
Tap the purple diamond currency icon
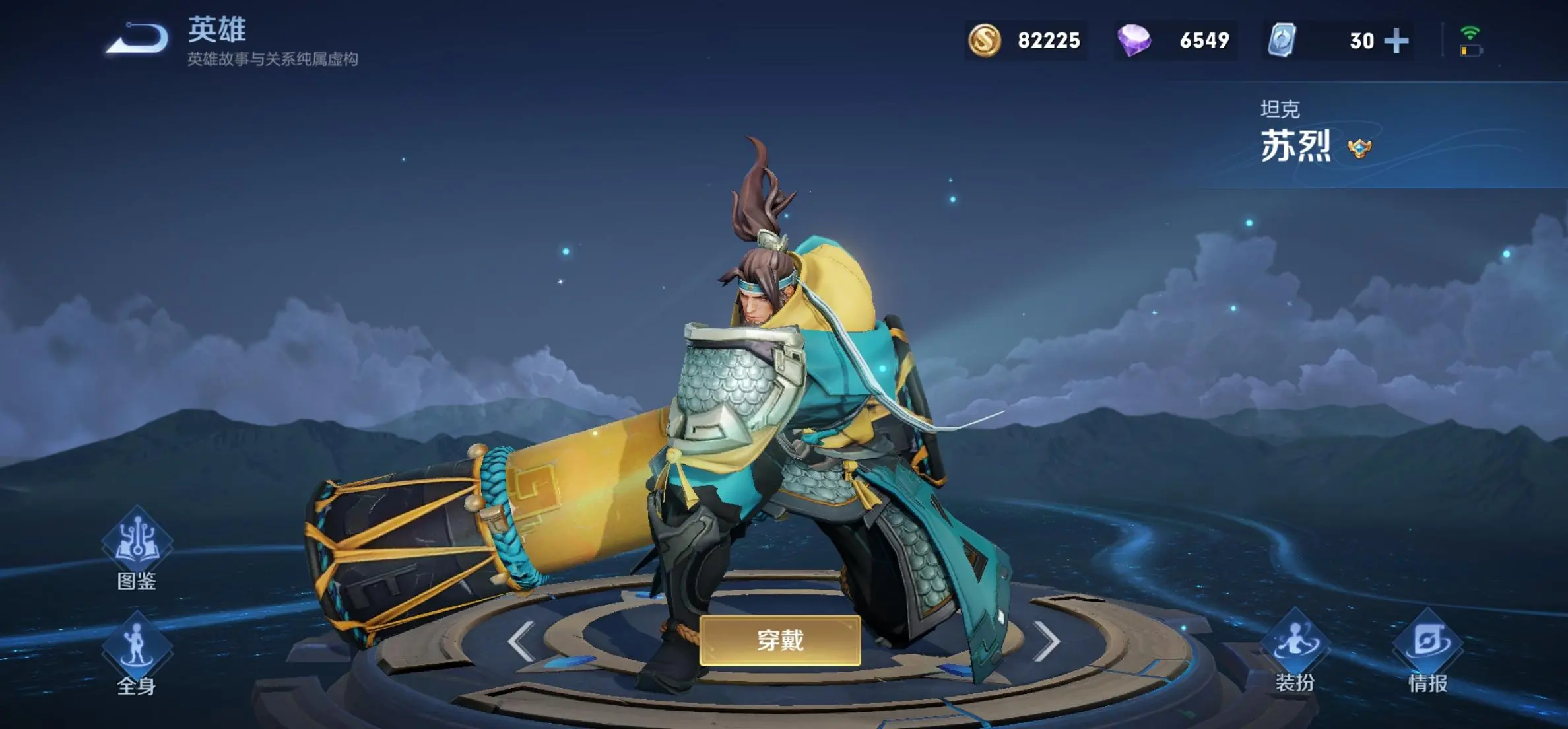pos(1134,40)
